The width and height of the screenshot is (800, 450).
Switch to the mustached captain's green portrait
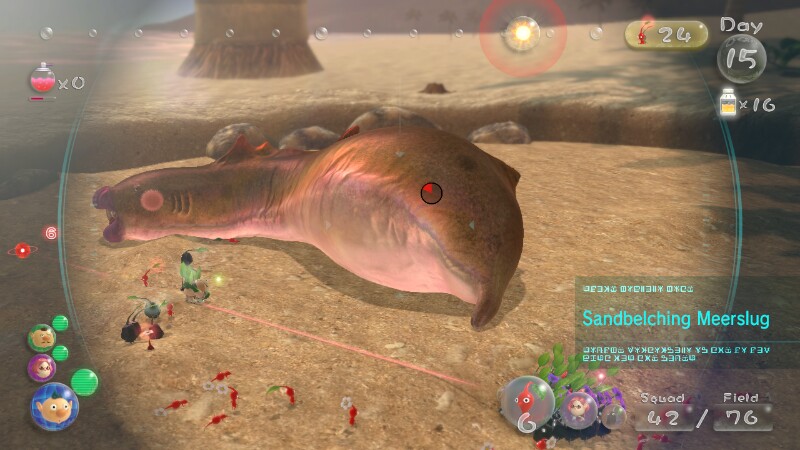point(41,337)
